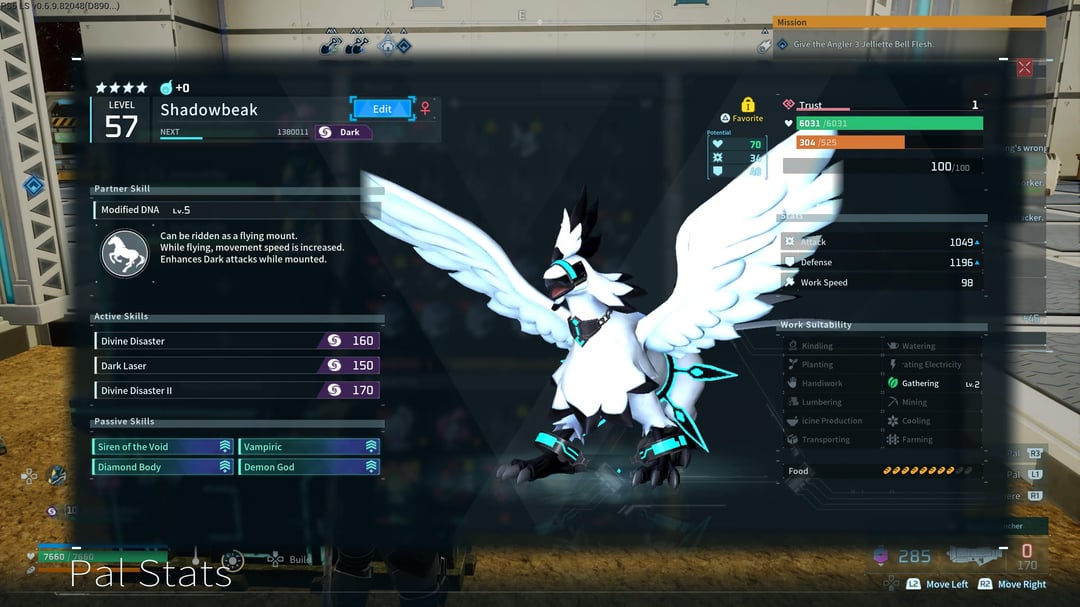Select the Divine Disaster active skill
The height and width of the screenshot is (607, 1080).
pyautogui.click(x=237, y=341)
